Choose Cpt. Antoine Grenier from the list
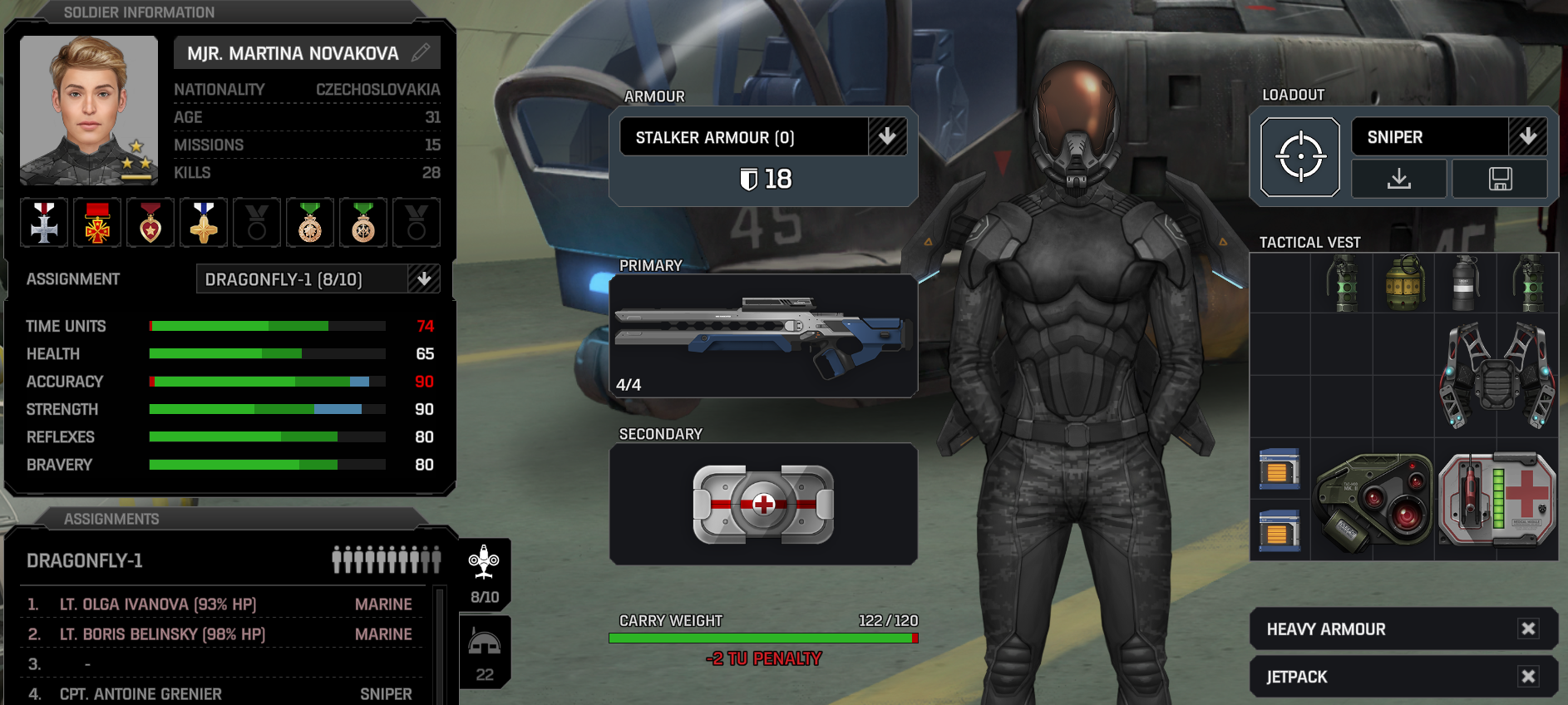The width and height of the screenshot is (1568, 705). click(141, 694)
